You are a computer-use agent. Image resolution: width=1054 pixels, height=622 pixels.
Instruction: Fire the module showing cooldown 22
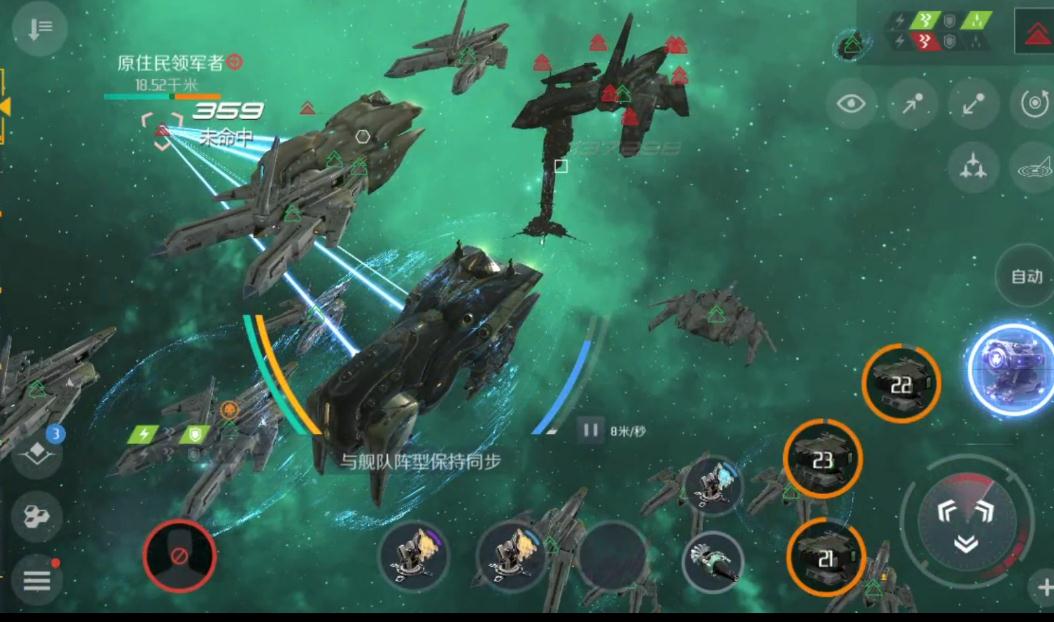(901, 383)
